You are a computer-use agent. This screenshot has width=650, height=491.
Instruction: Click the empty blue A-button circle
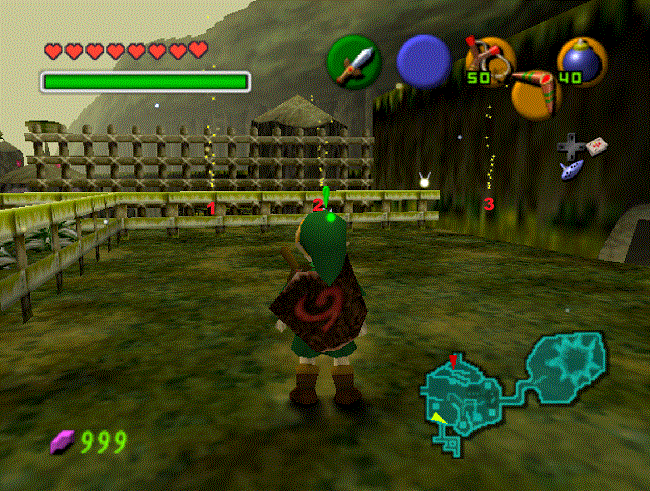tap(422, 61)
